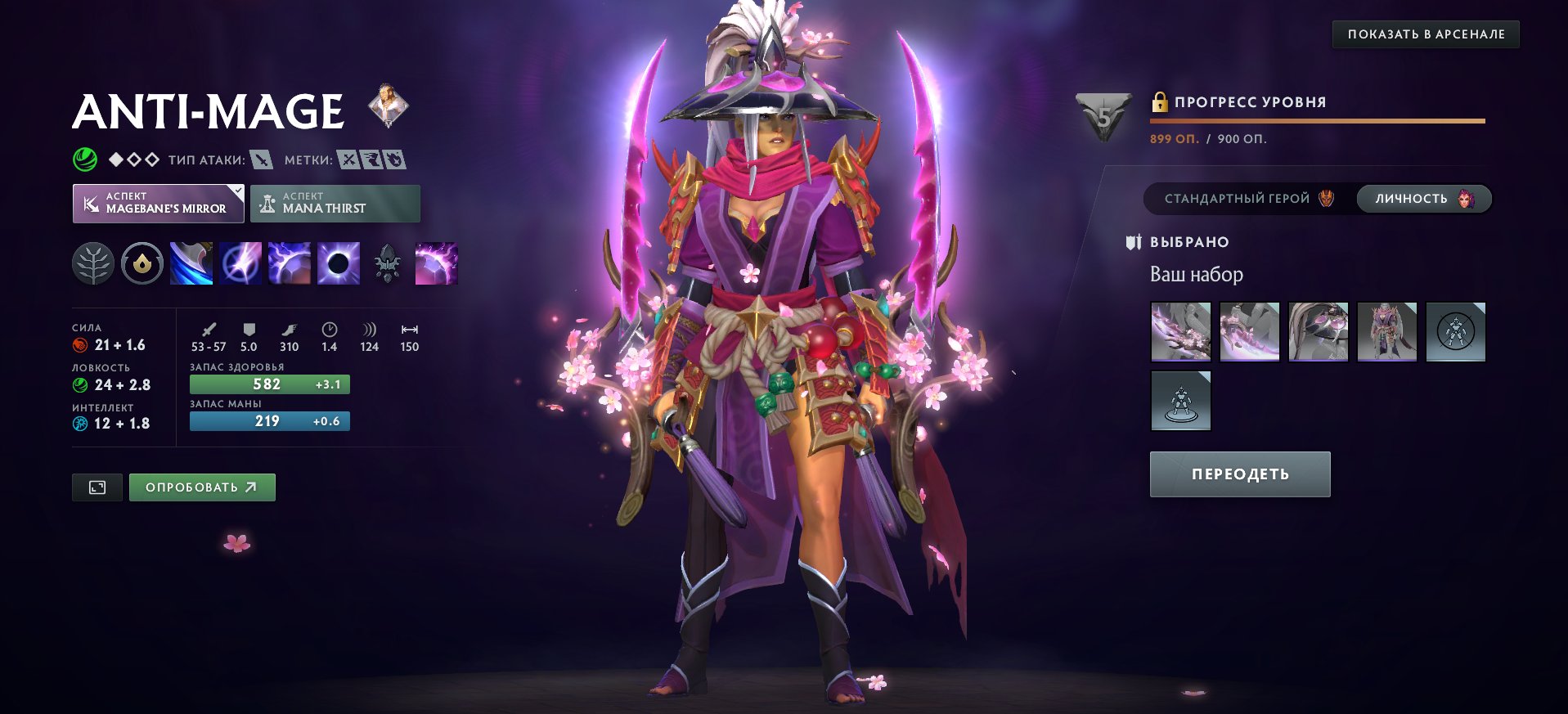Image resolution: width=1568 pixels, height=714 pixels.
Task: Select the Blink ability icon
Action: [240, 263]
